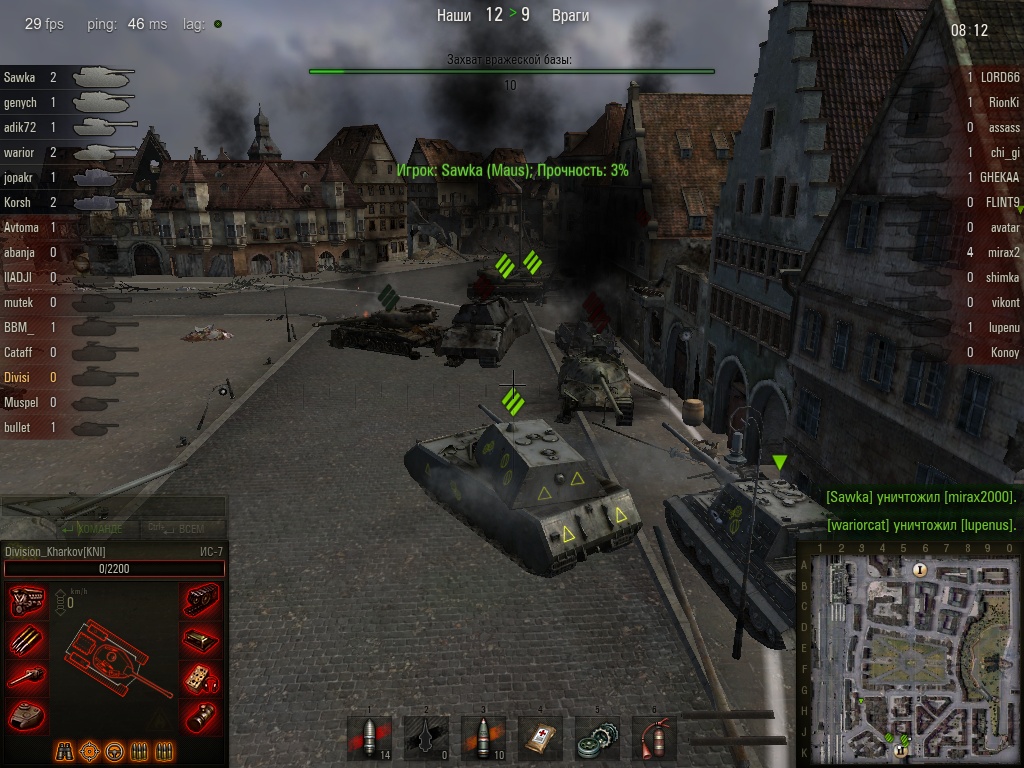Viewport: 1024px width, 768px height.
Task: Use the repair kit gears consumable
Action: (598, 738)
